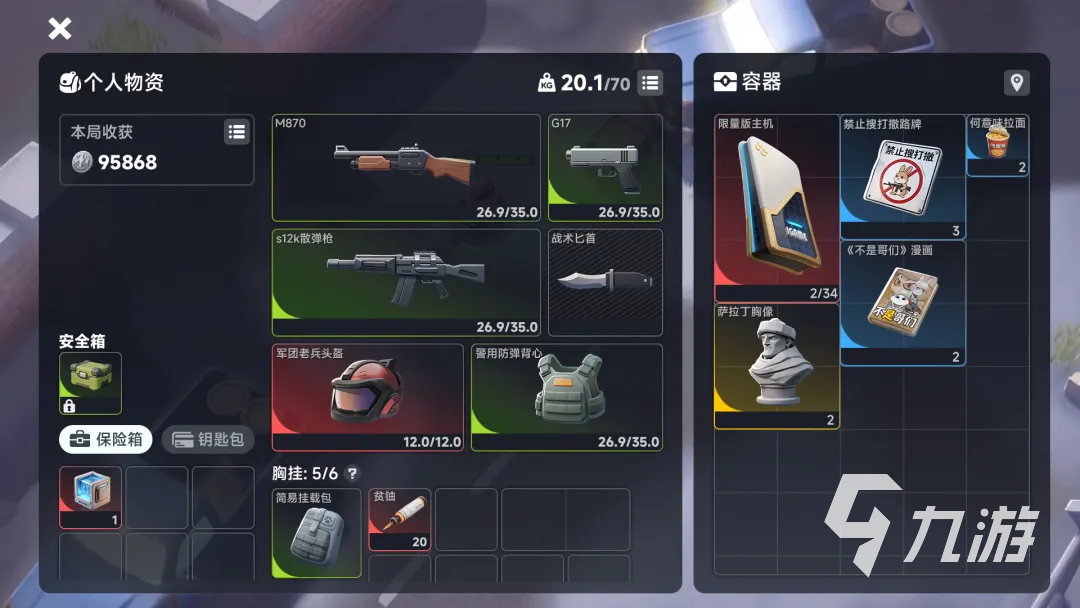Choose the s12k散弹枪 weapon slot

[406, 282]
